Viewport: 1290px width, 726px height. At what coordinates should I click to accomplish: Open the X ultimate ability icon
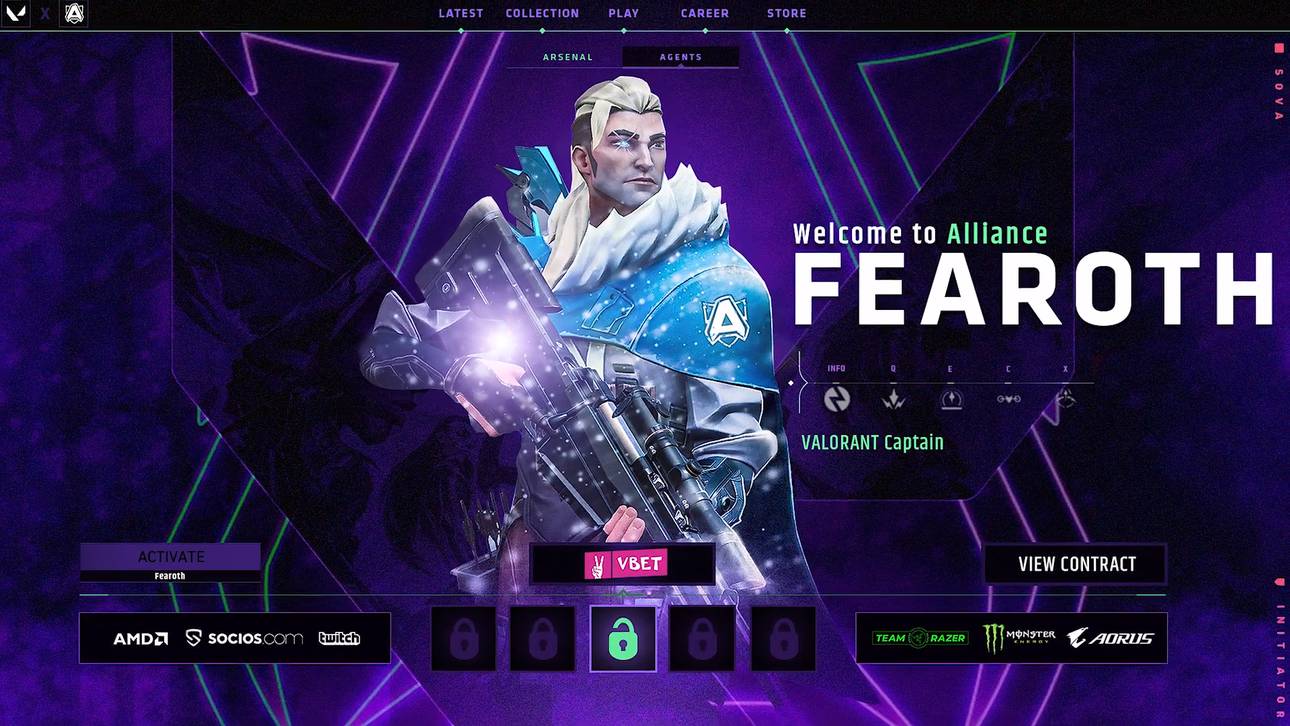[1065, 398]
